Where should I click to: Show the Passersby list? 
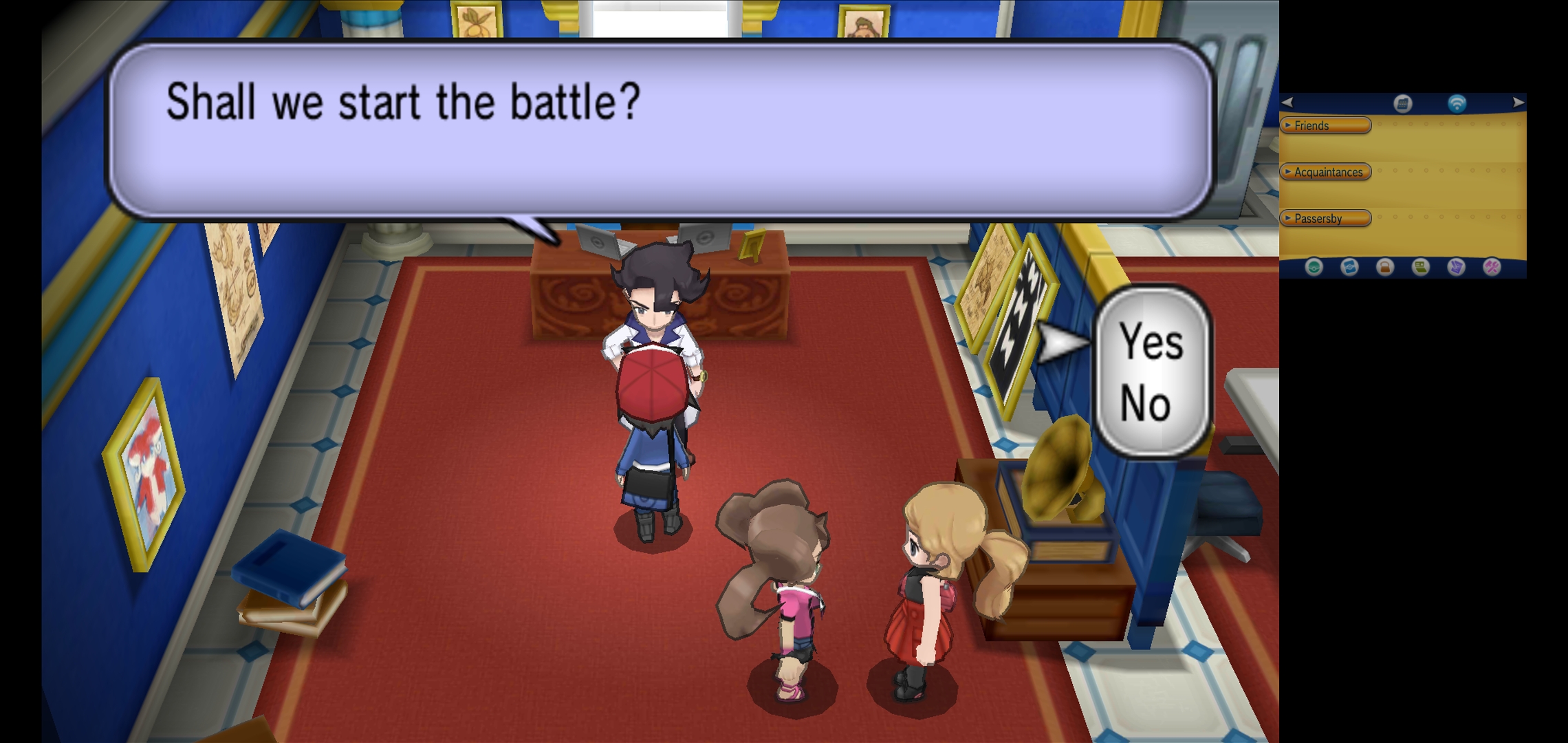pyautogui.click(x=1325, y=218)
